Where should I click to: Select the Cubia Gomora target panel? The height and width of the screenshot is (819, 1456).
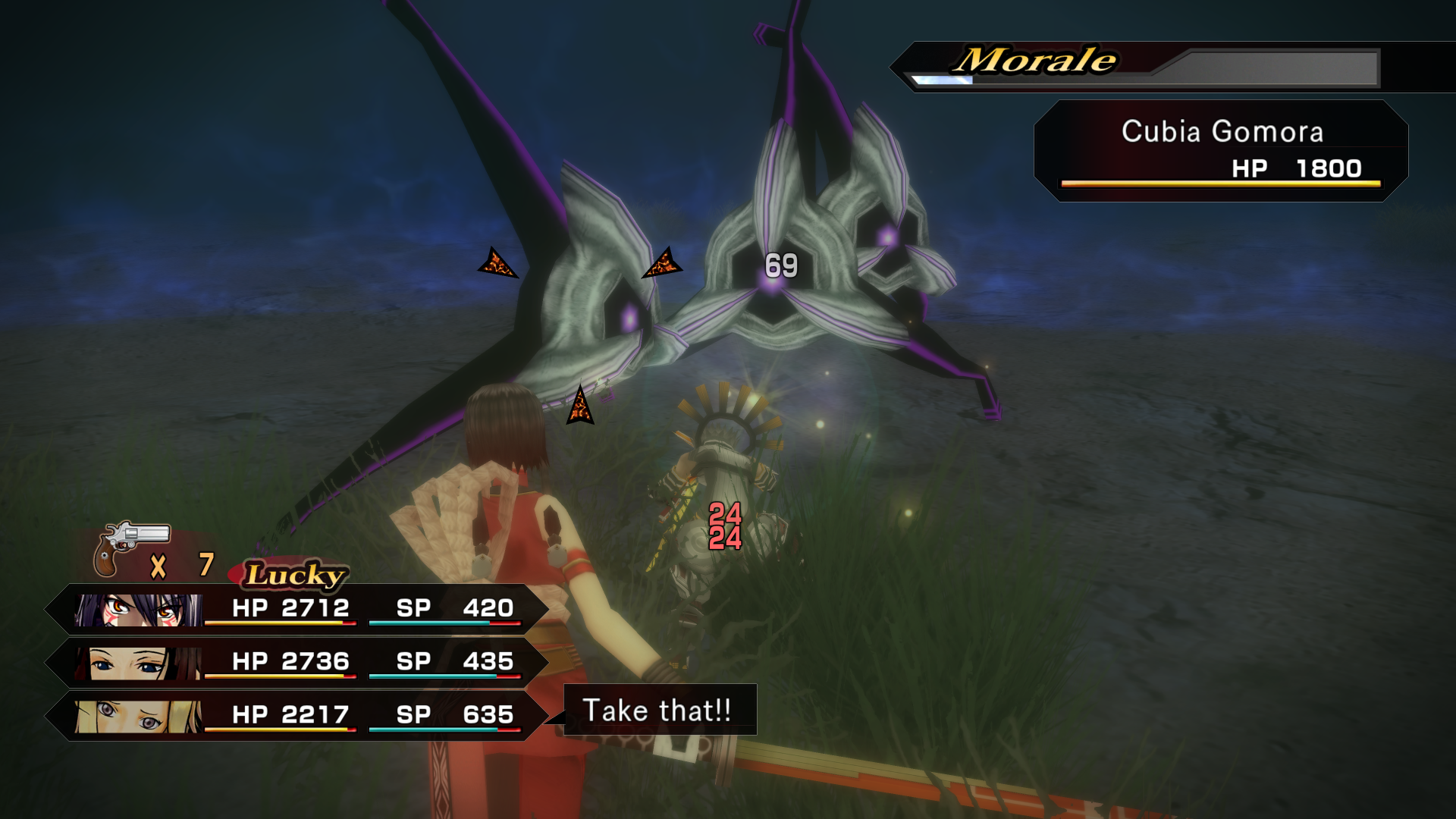coord(1221,151)
